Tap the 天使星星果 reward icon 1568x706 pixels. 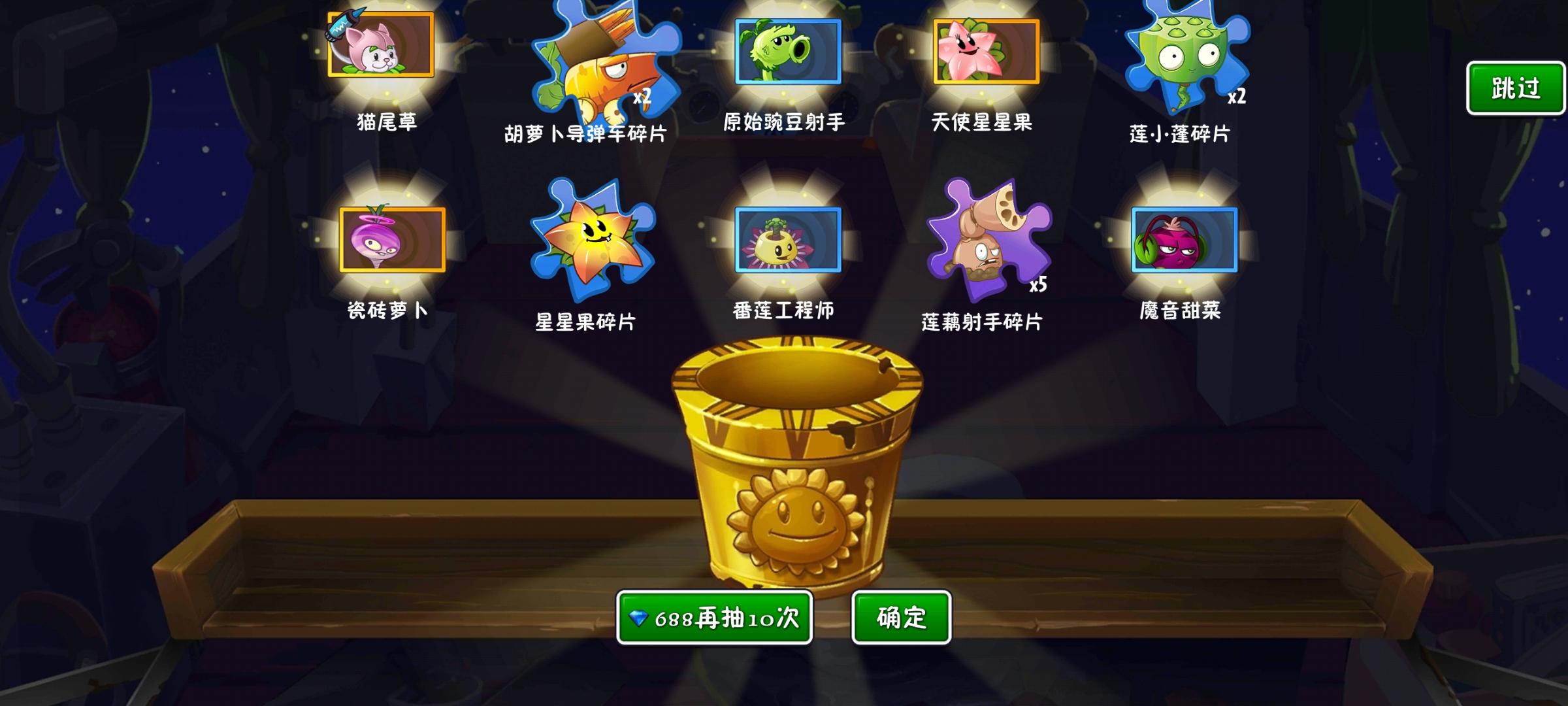987,52
